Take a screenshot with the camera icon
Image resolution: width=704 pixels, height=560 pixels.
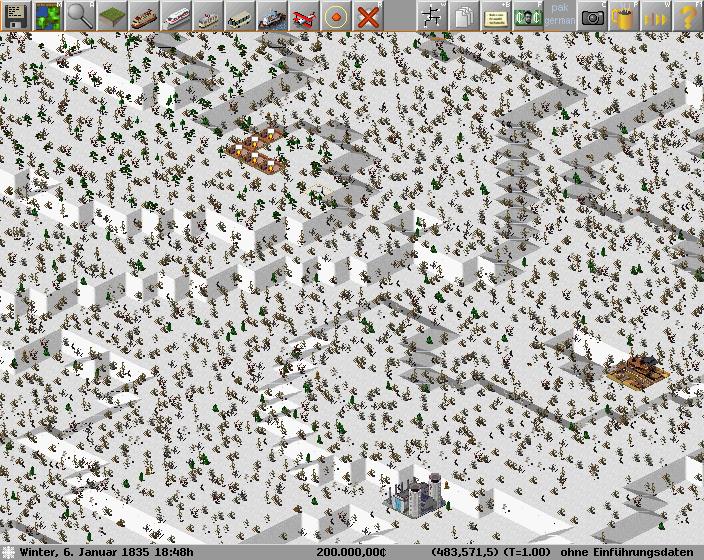tap(592, 15)
